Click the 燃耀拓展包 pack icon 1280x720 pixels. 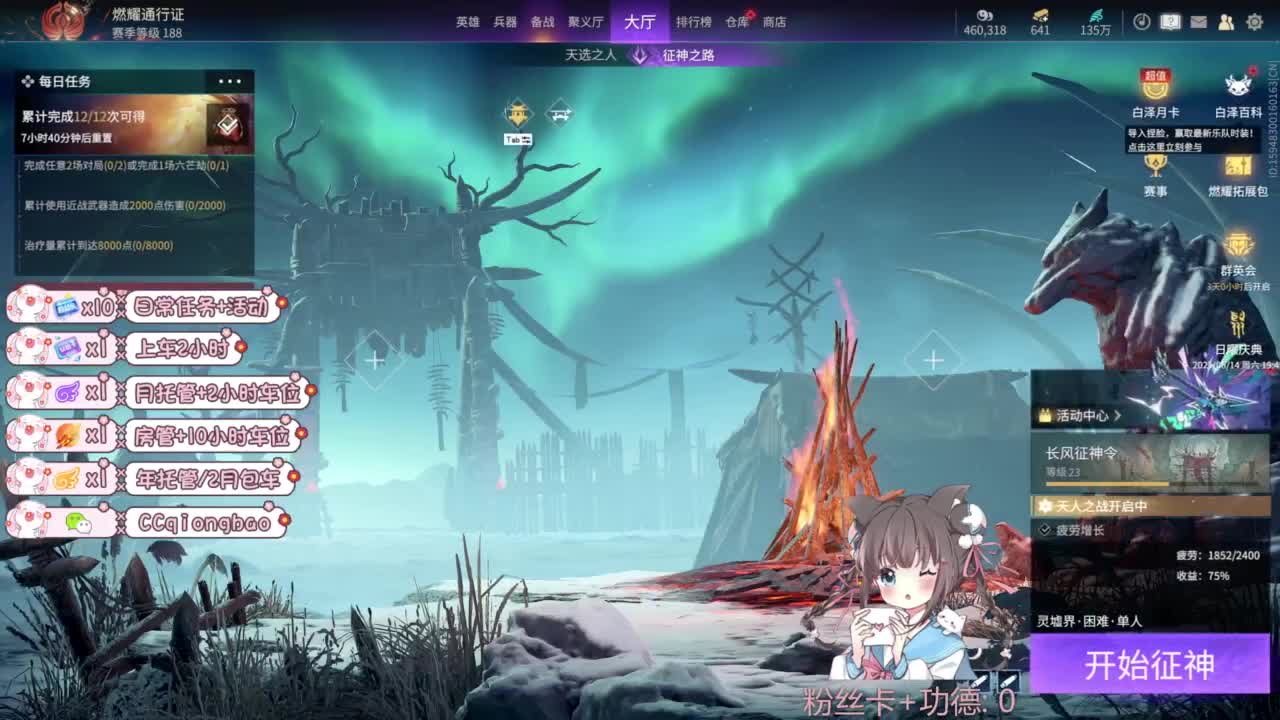click(x=1238, y=166)
